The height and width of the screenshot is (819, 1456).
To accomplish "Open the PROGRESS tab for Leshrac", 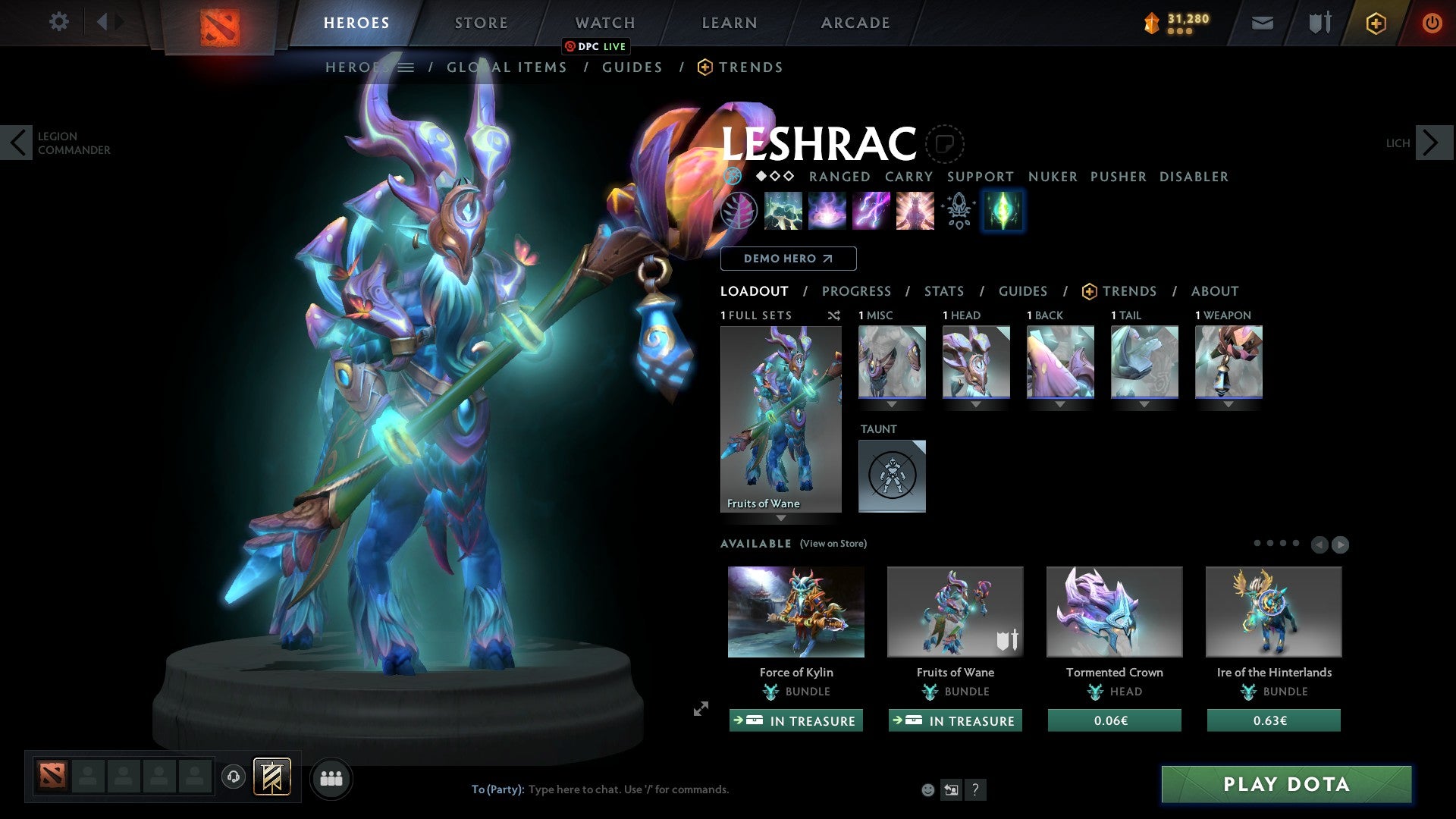I will click(857, 291).
